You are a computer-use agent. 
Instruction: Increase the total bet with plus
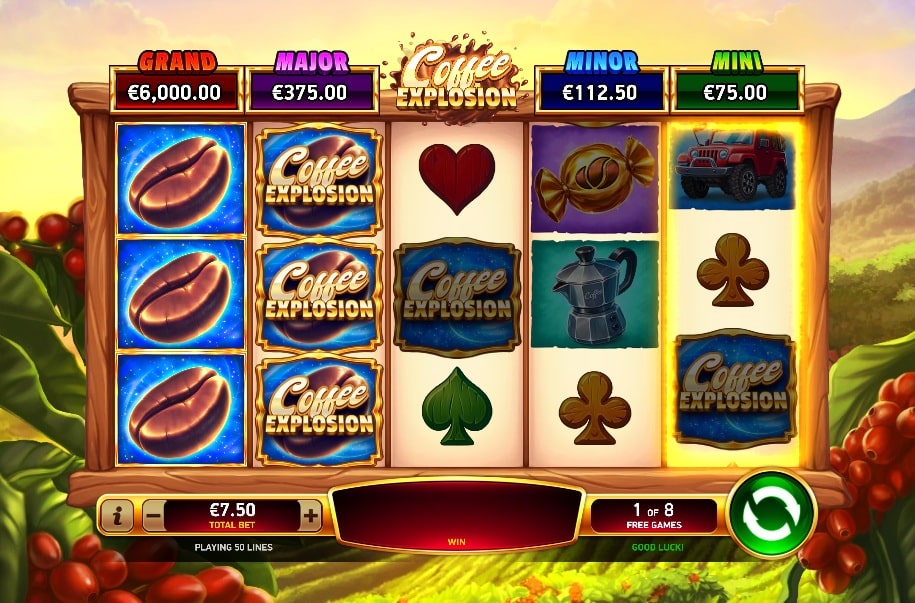310,516
